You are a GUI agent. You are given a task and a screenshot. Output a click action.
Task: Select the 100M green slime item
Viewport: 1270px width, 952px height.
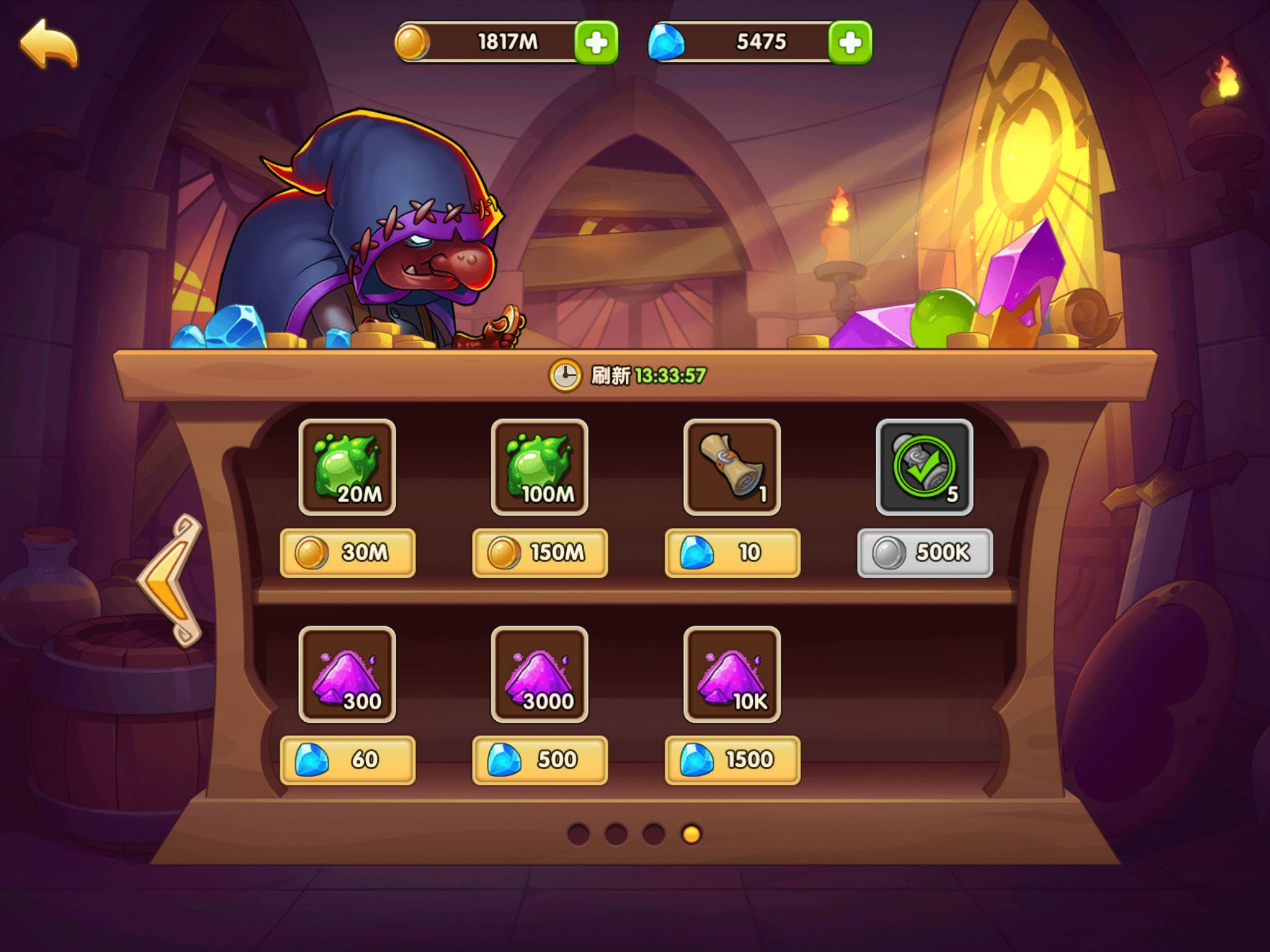540,467
